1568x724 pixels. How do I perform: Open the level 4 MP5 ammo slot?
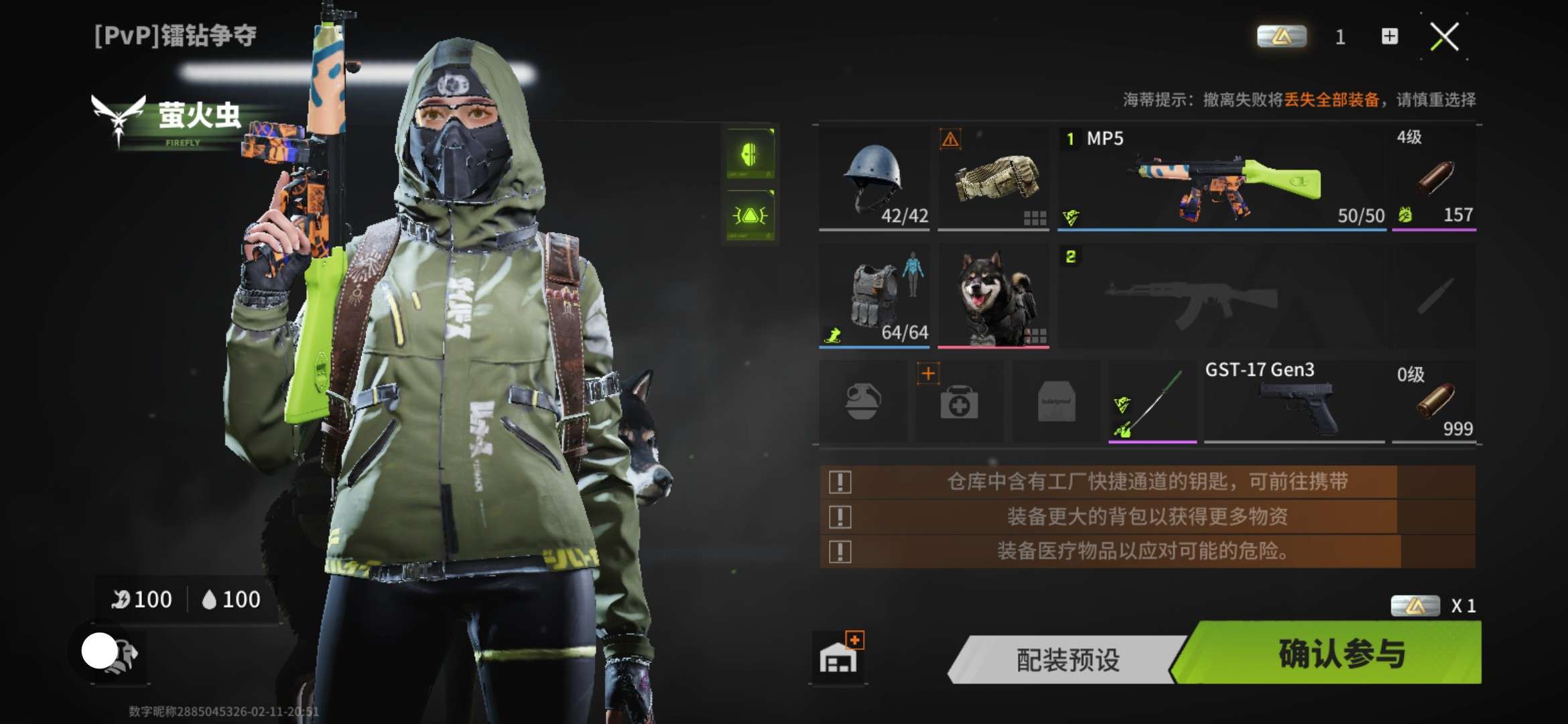point(1434,178)
